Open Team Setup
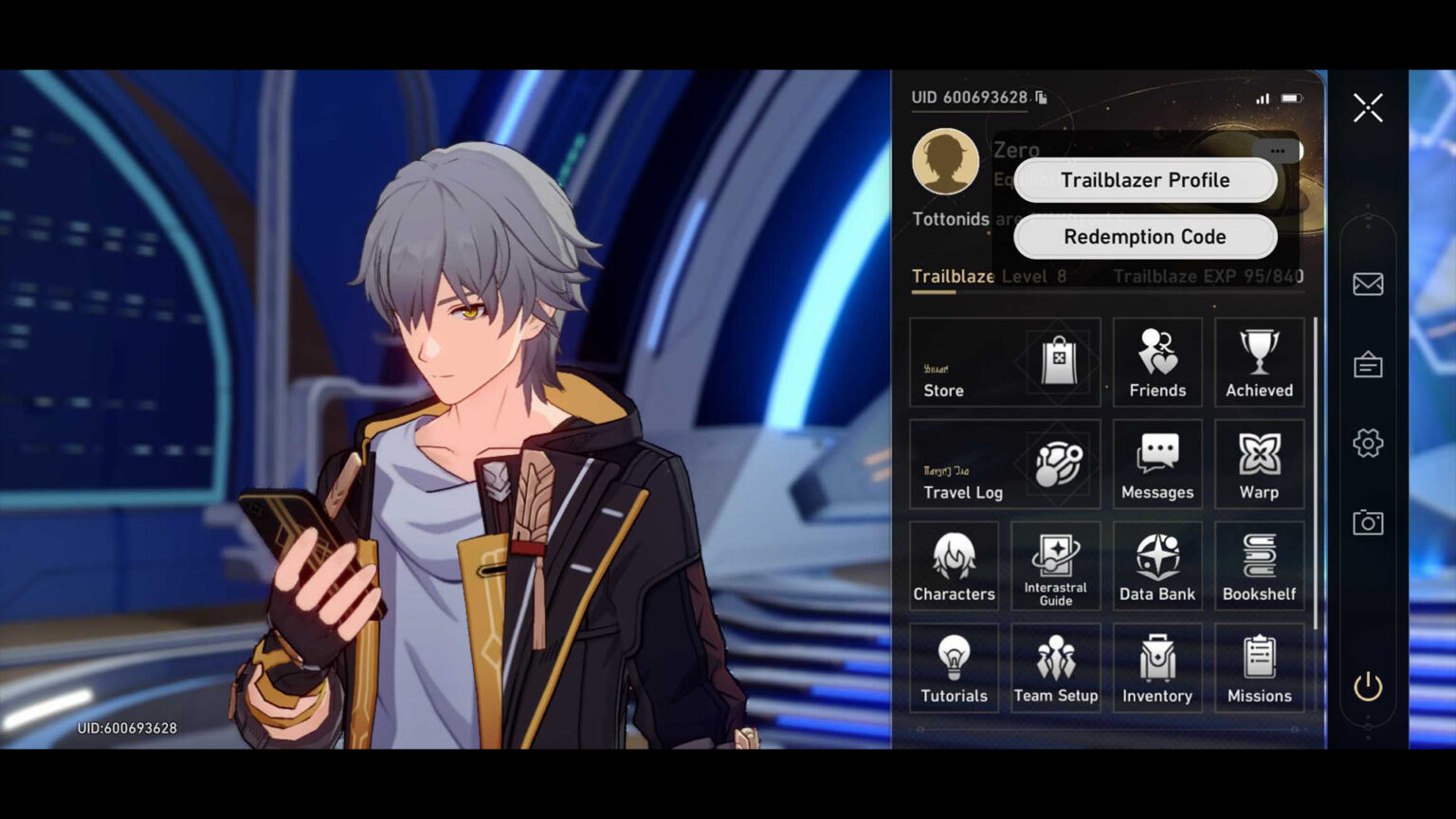Image resolution: width=1456 pixels, height=819 pixels. 1055,668
